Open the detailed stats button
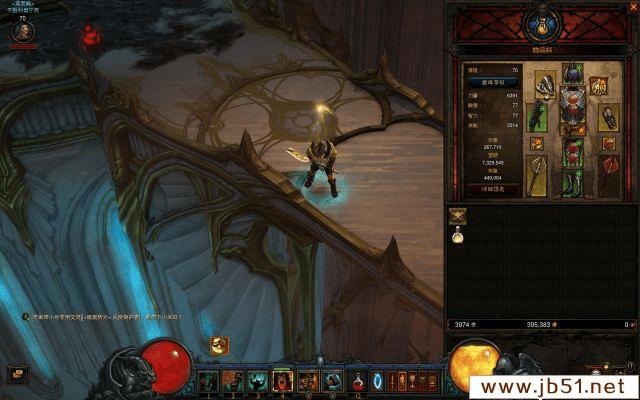Screen dimensions: 640x400 (x=493, y=188)
